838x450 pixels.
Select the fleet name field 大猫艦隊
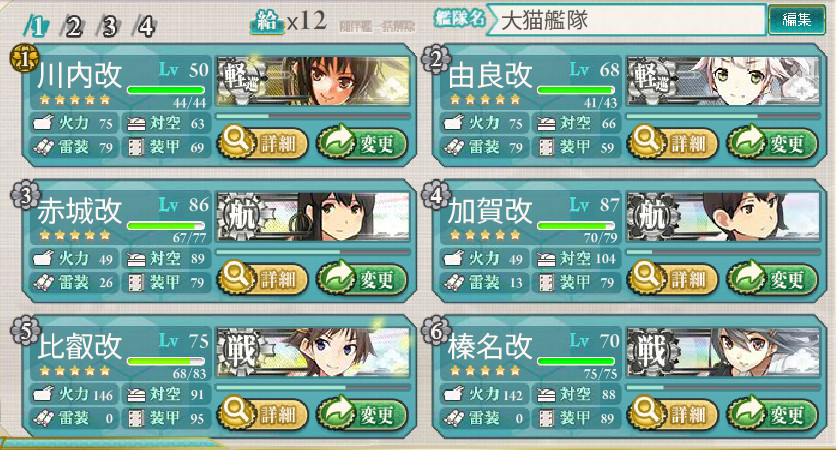(625, 20)
